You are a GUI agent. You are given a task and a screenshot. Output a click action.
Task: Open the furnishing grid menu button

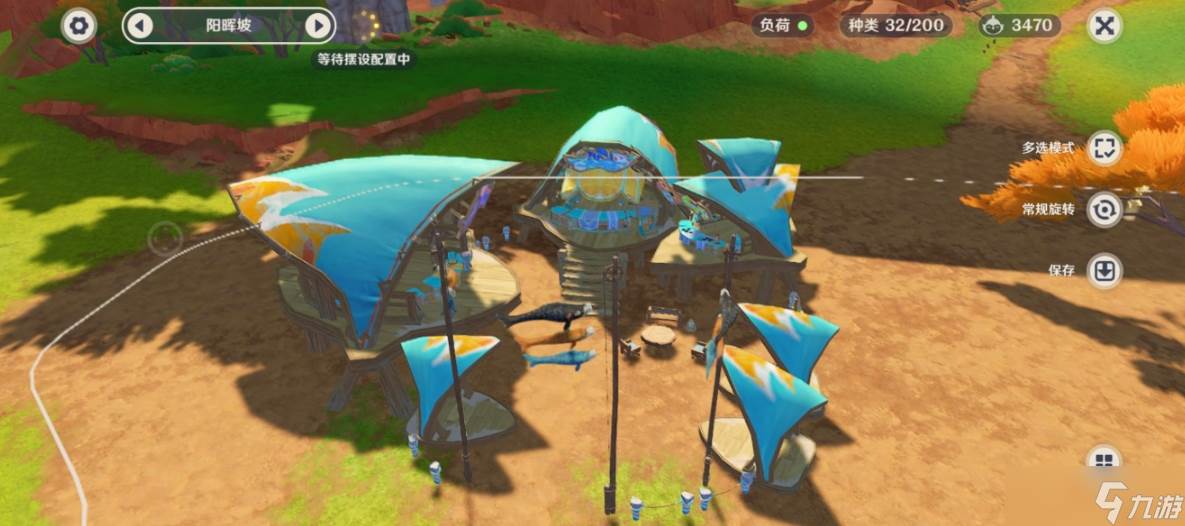coord(1104,461)
